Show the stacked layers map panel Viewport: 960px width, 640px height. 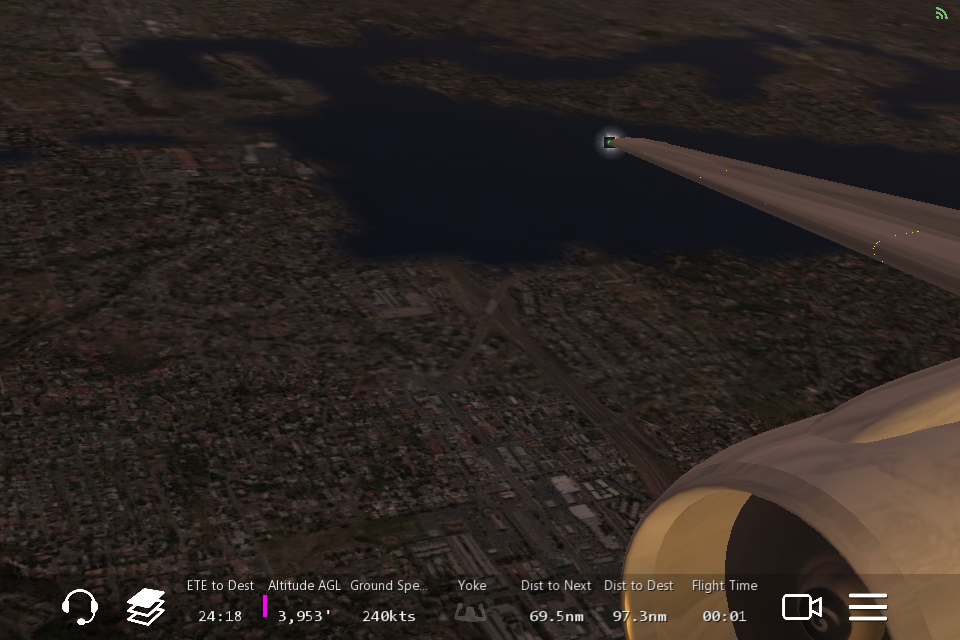click(x=146, y=606)
